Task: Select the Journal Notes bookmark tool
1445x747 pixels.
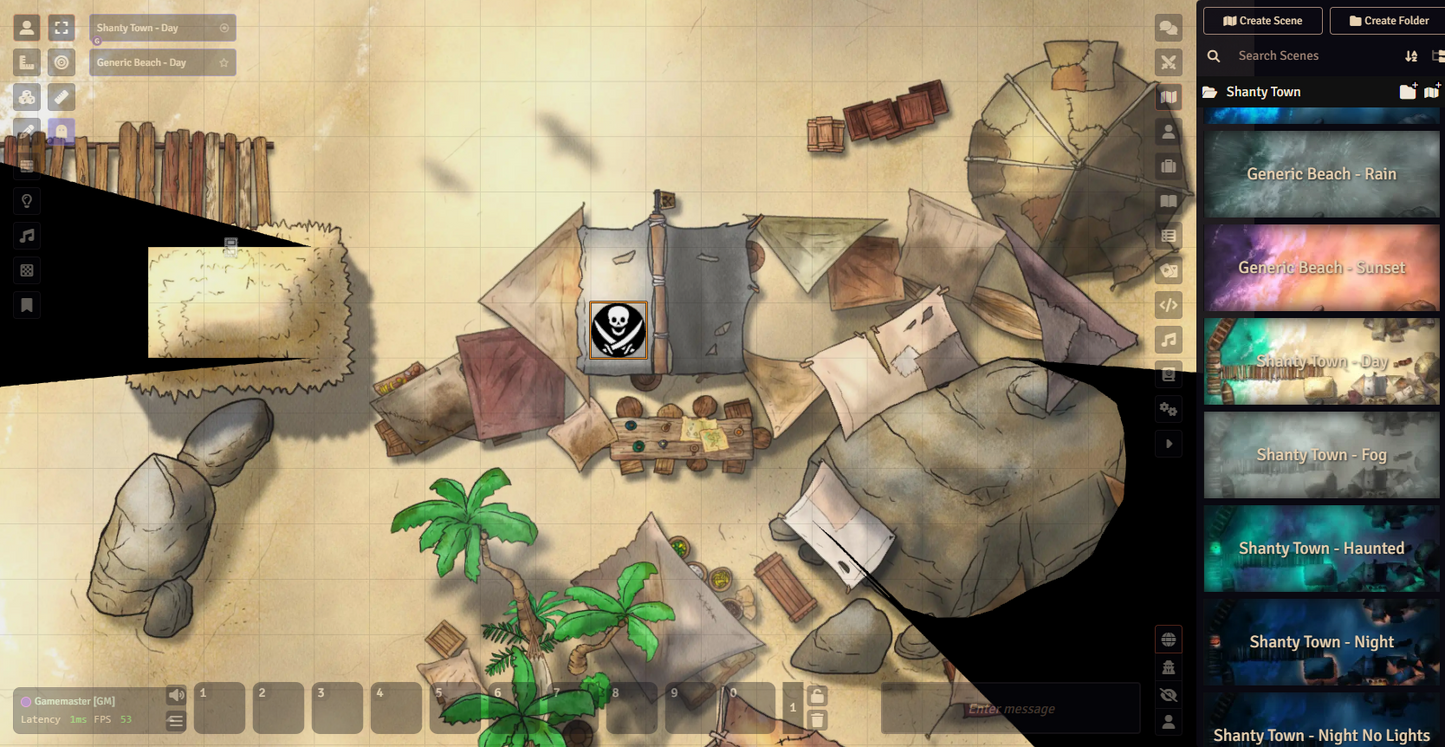Action: tap(27, 305)
